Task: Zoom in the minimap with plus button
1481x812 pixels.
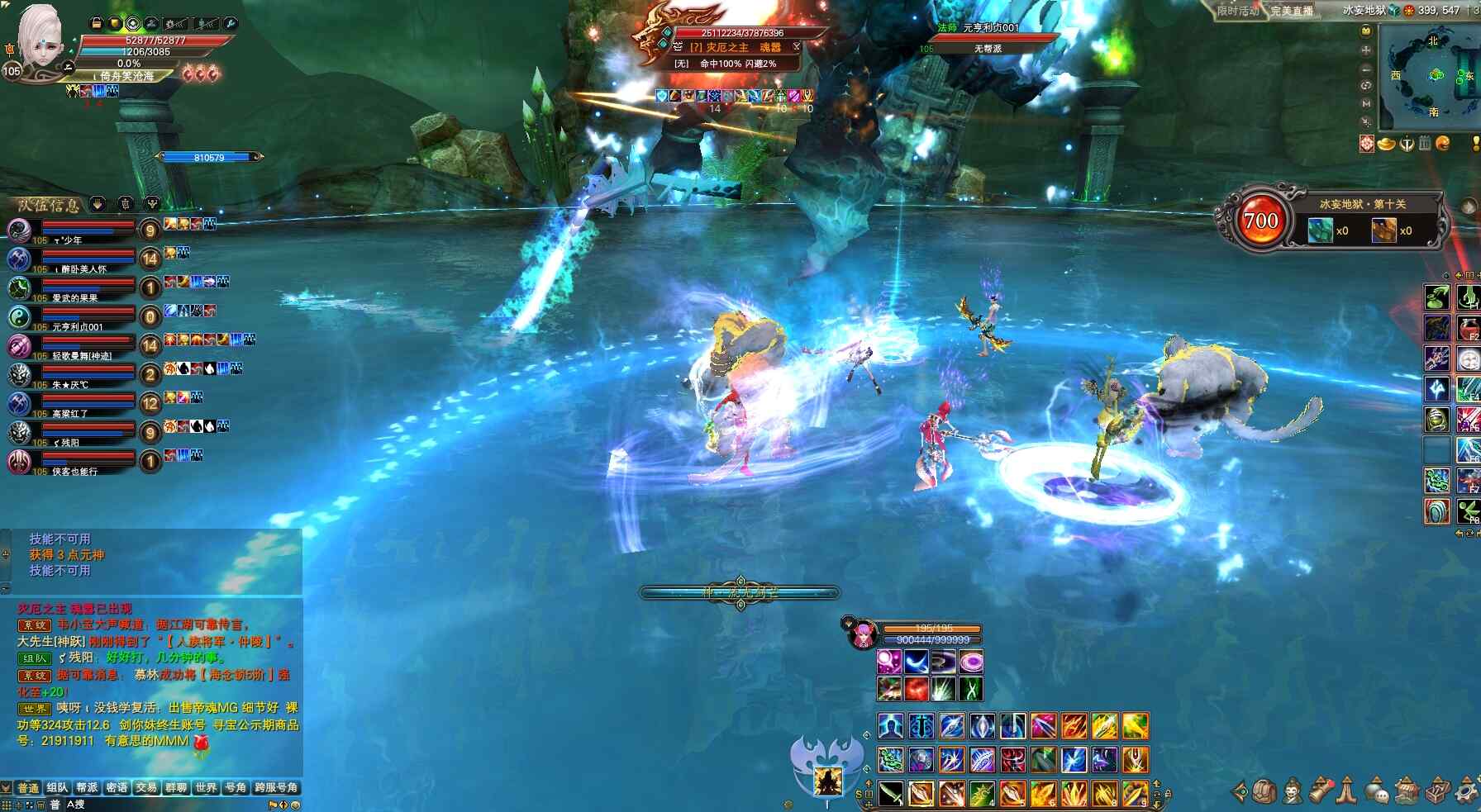Action: (1366, 50)
